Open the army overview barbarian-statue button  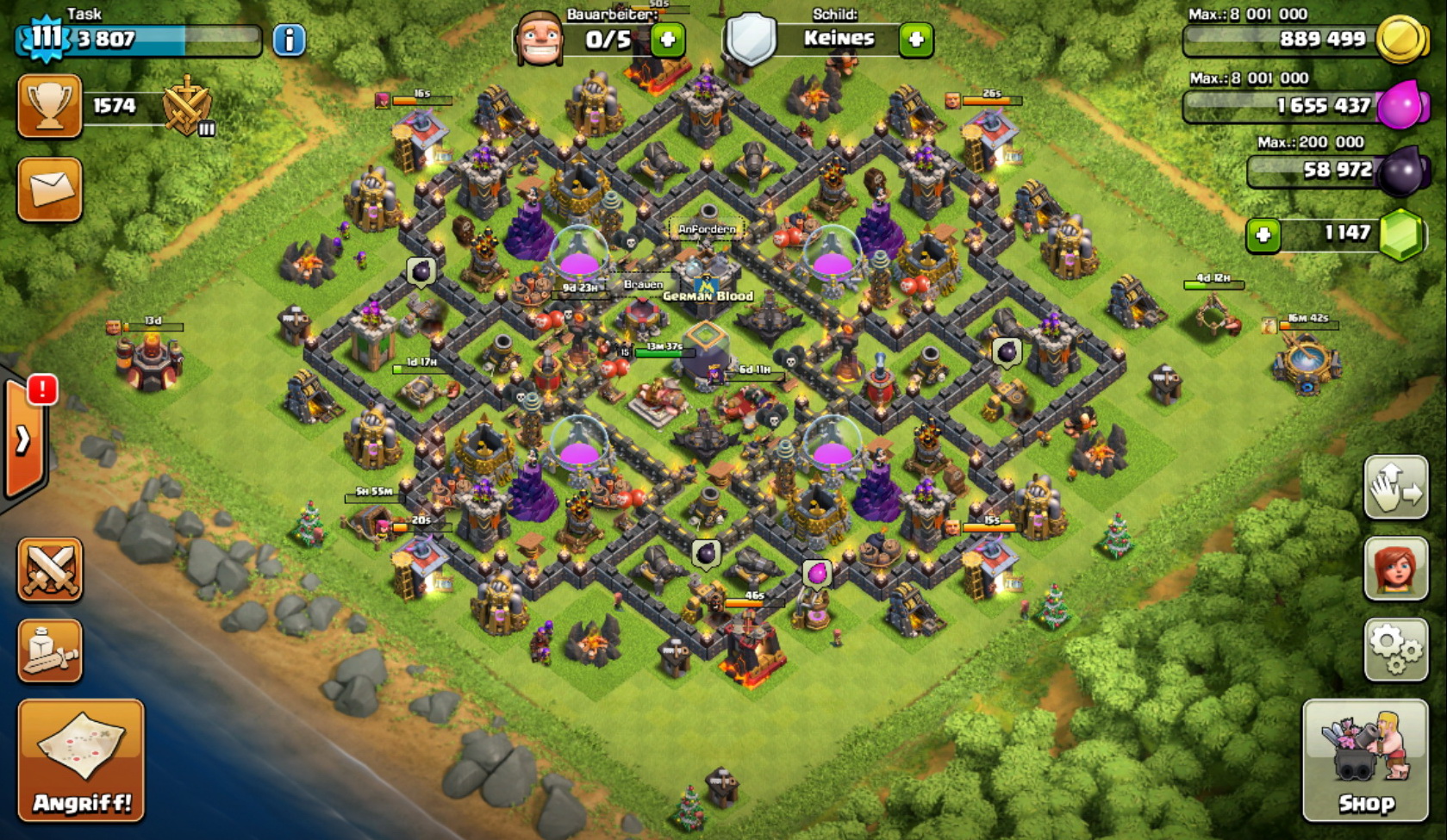click(50, 650)
